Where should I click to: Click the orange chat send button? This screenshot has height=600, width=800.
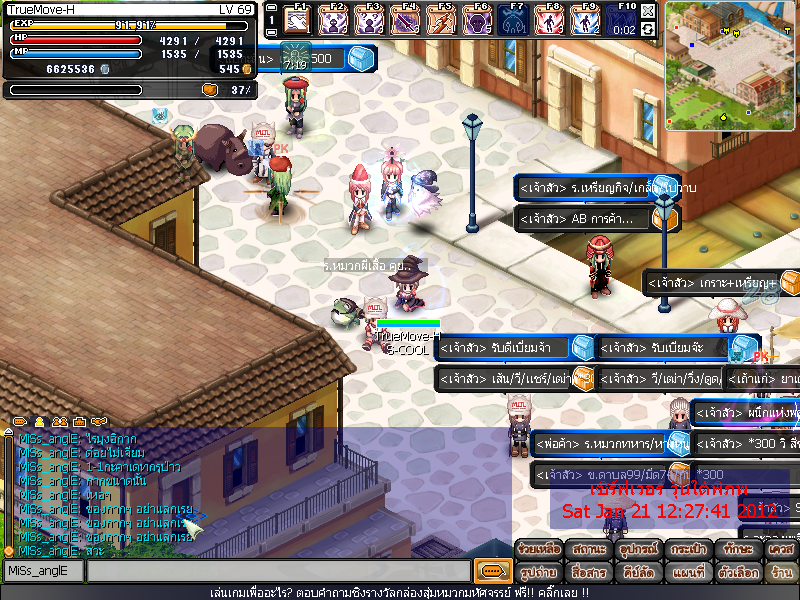click(490, 571)
